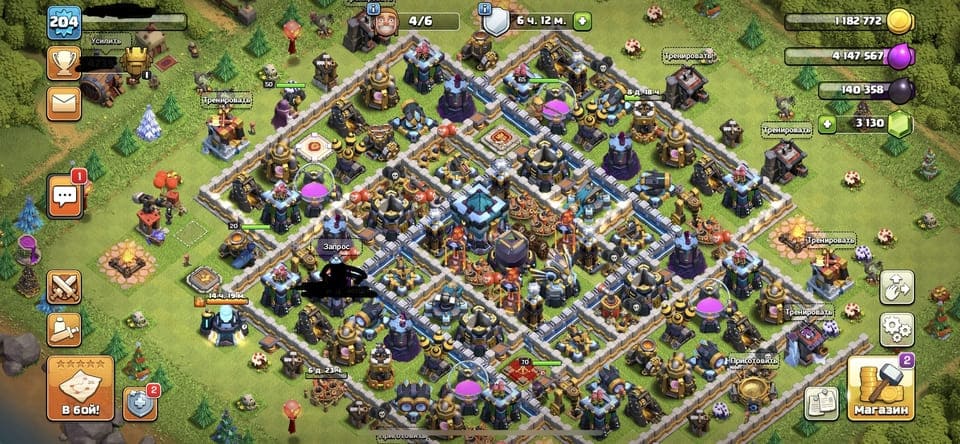Open the crossed swords attack log
The image size is (960, 444).
click(63, 287)
